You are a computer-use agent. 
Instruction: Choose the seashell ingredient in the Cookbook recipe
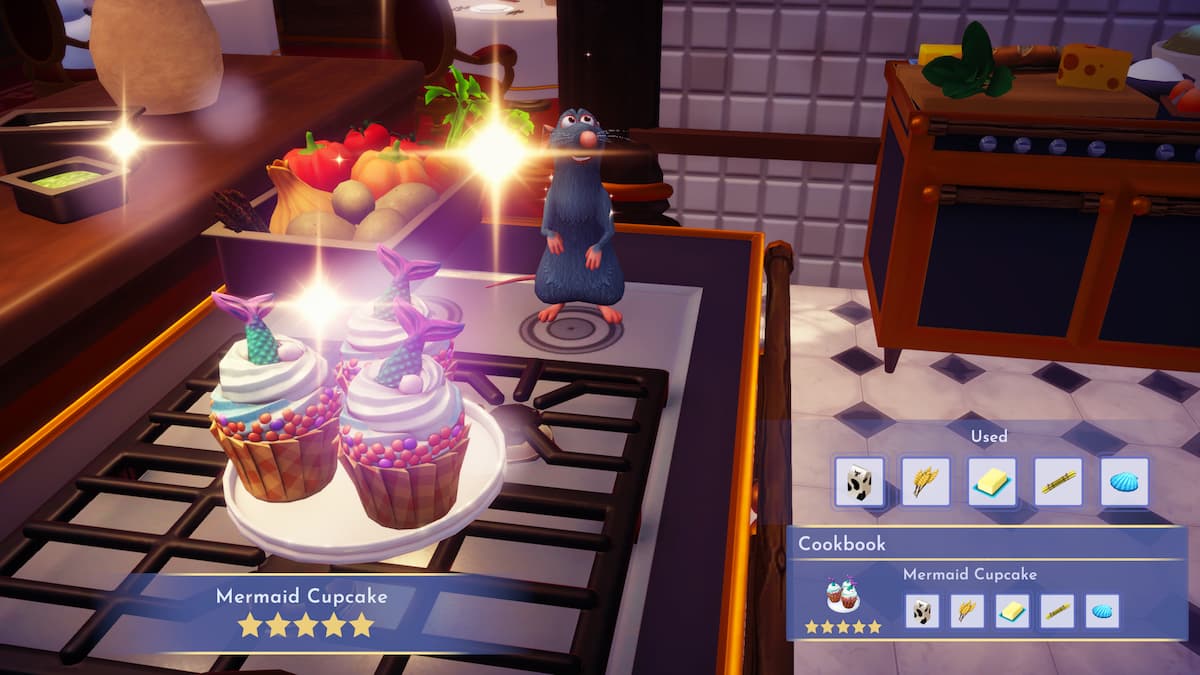click(x=1102, y=611)
